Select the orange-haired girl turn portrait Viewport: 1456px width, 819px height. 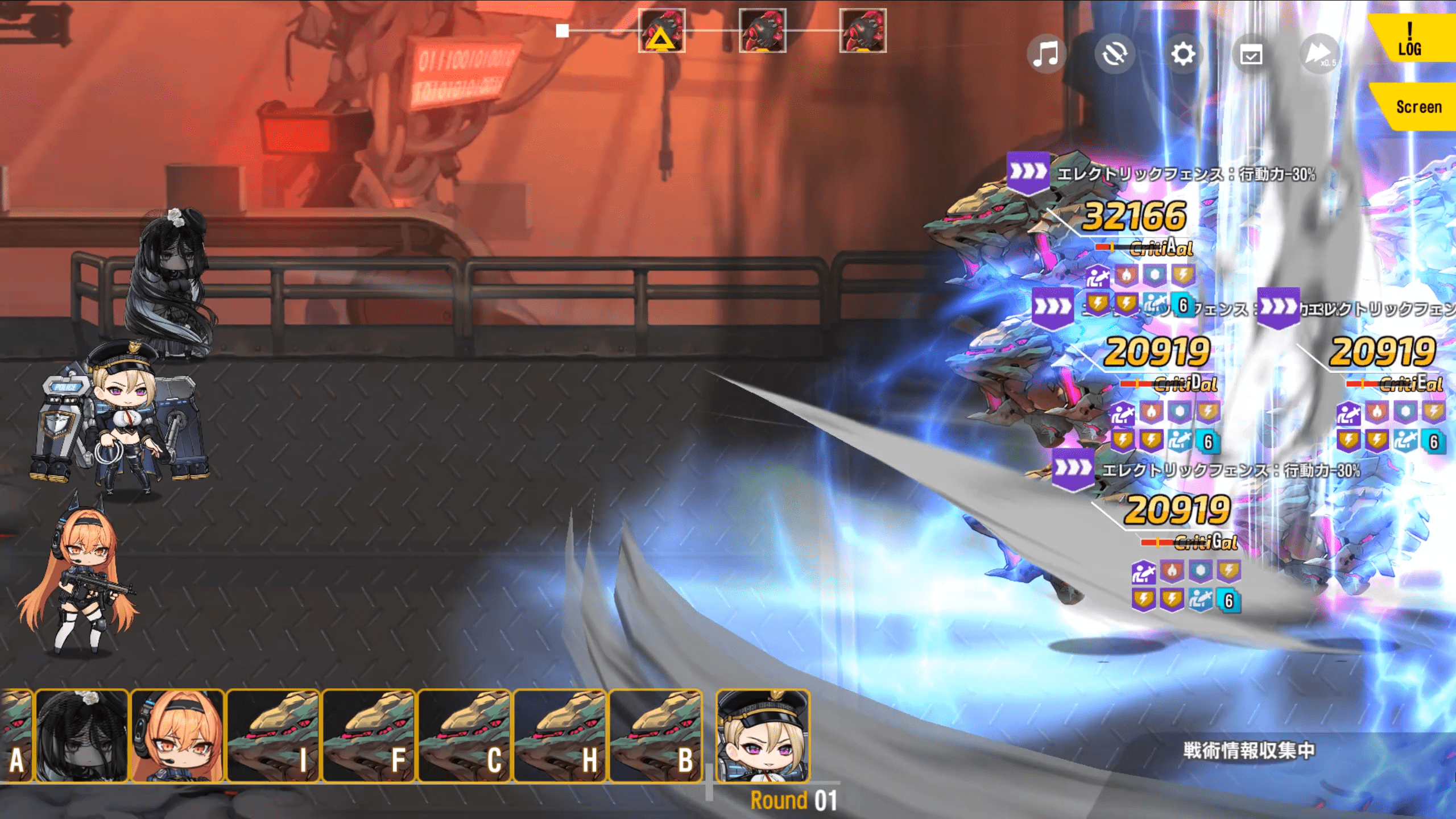pyautogui.click(x=178, y=735)
